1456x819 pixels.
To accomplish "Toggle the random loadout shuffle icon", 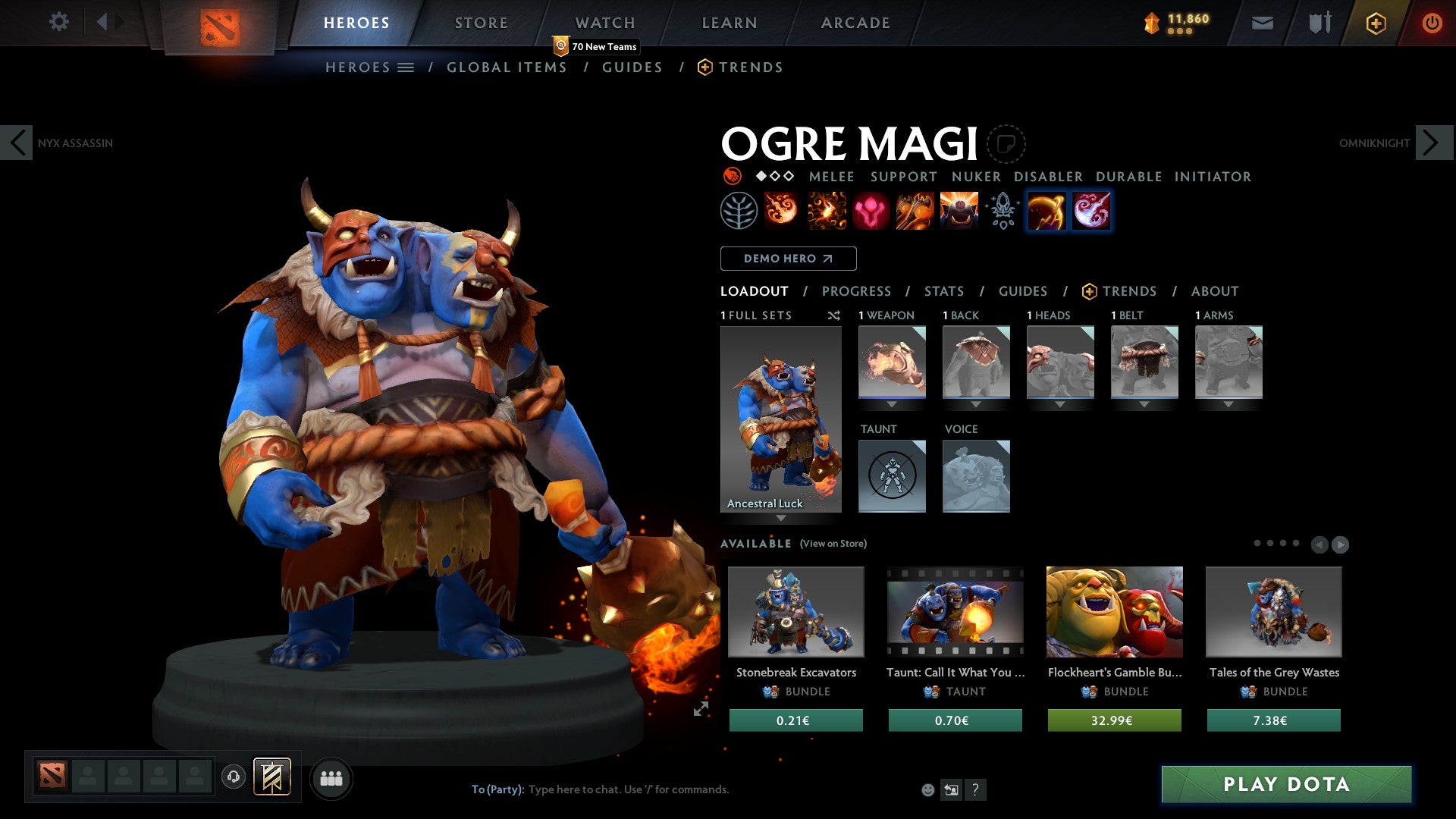I will pos(834,315).
